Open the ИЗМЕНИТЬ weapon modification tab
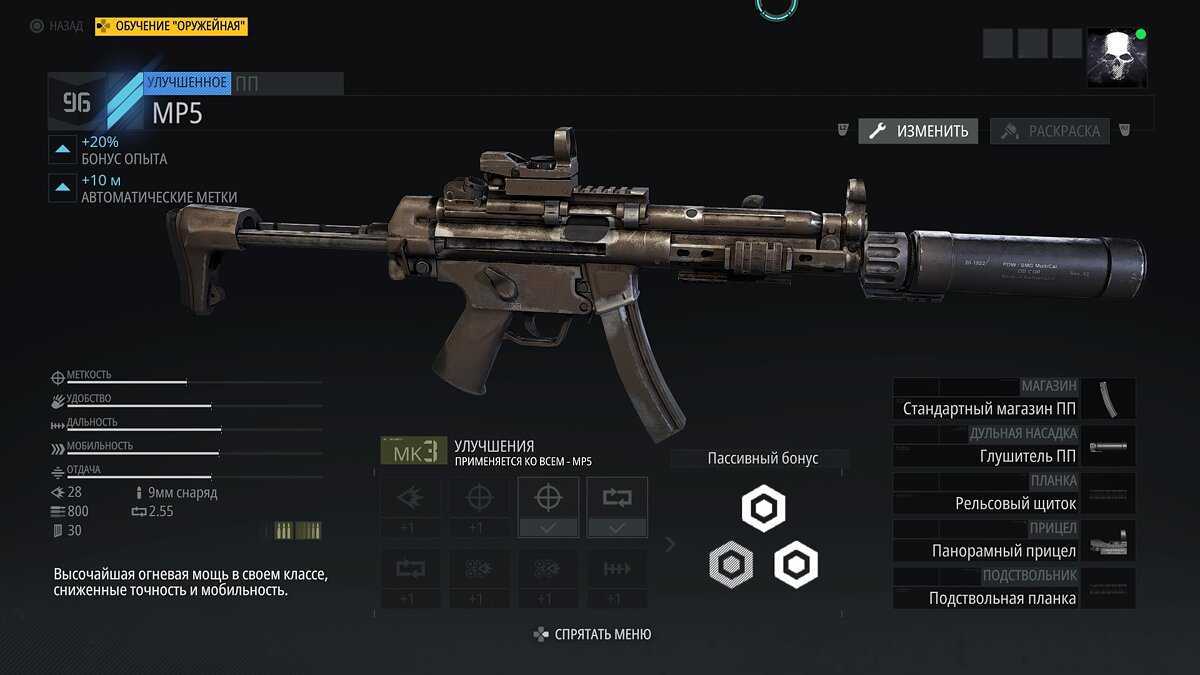 click(x=919, y=131)
